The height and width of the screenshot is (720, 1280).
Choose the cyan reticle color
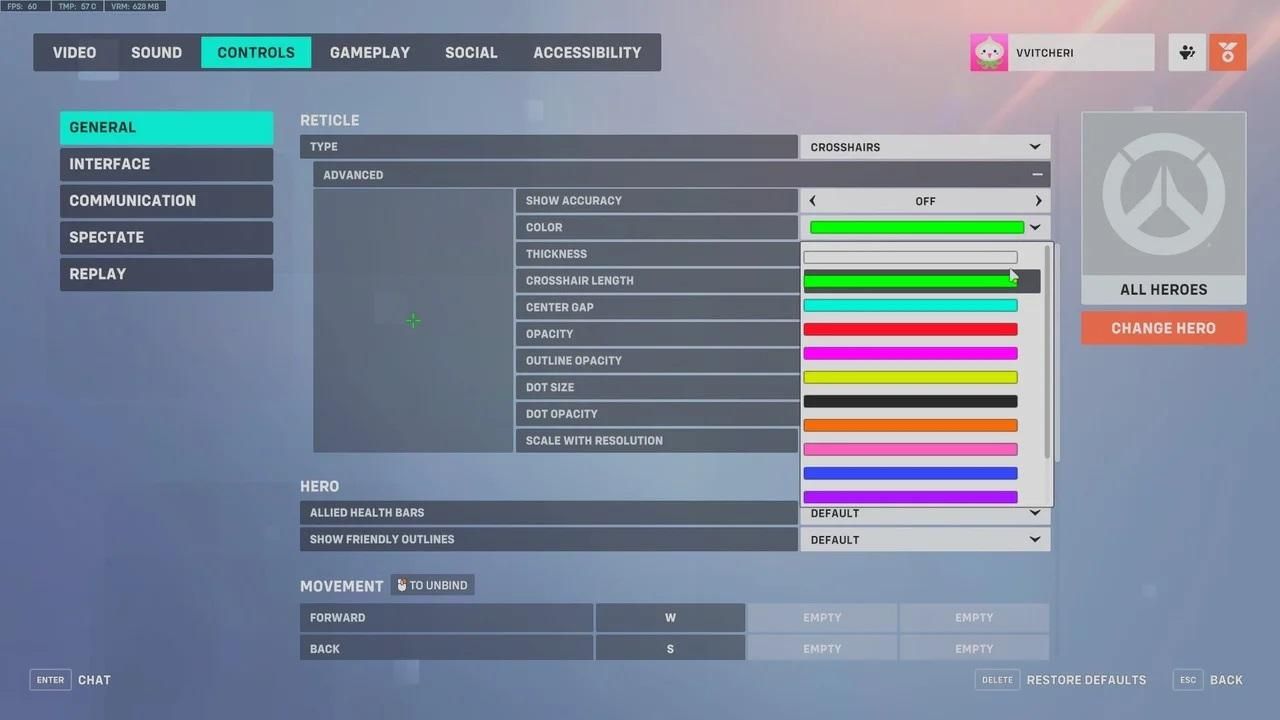click(x=910, y=305)
